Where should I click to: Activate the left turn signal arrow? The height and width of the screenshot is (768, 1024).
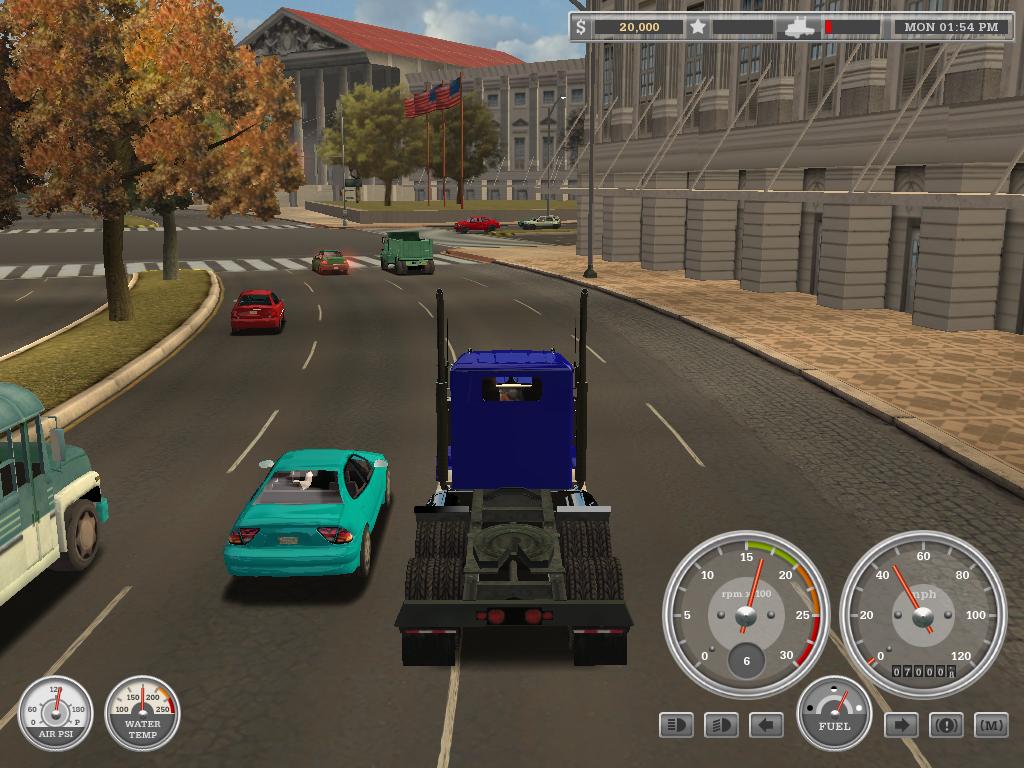(766, 724)
